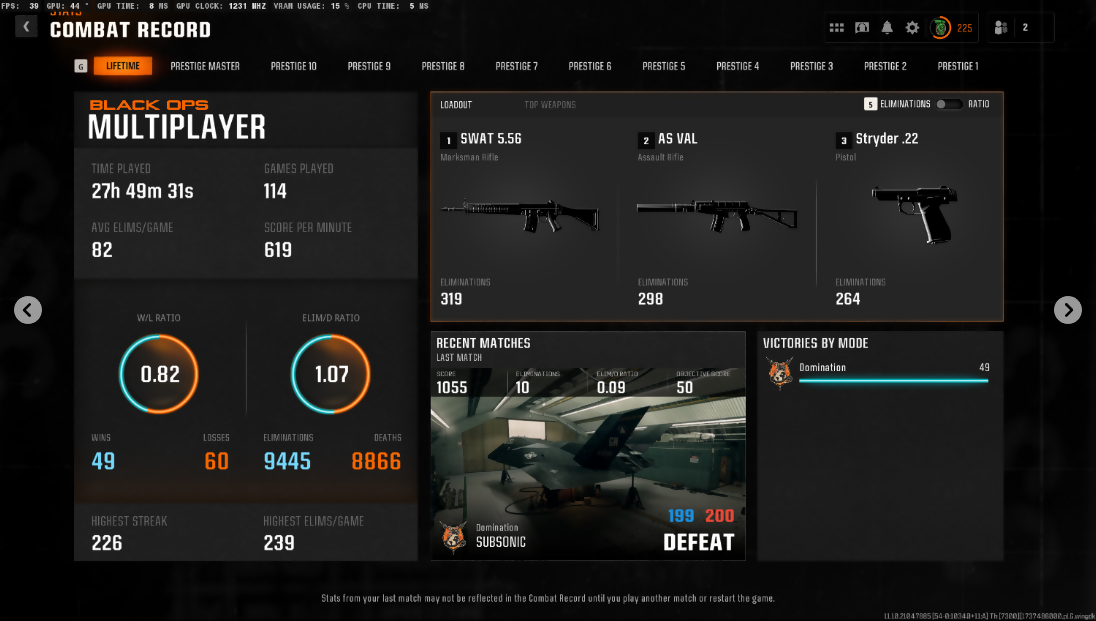The height and width of the screenshot is (621, 1096).
Task: Go back using the top-left arrow
Action: tap(26, 26)
